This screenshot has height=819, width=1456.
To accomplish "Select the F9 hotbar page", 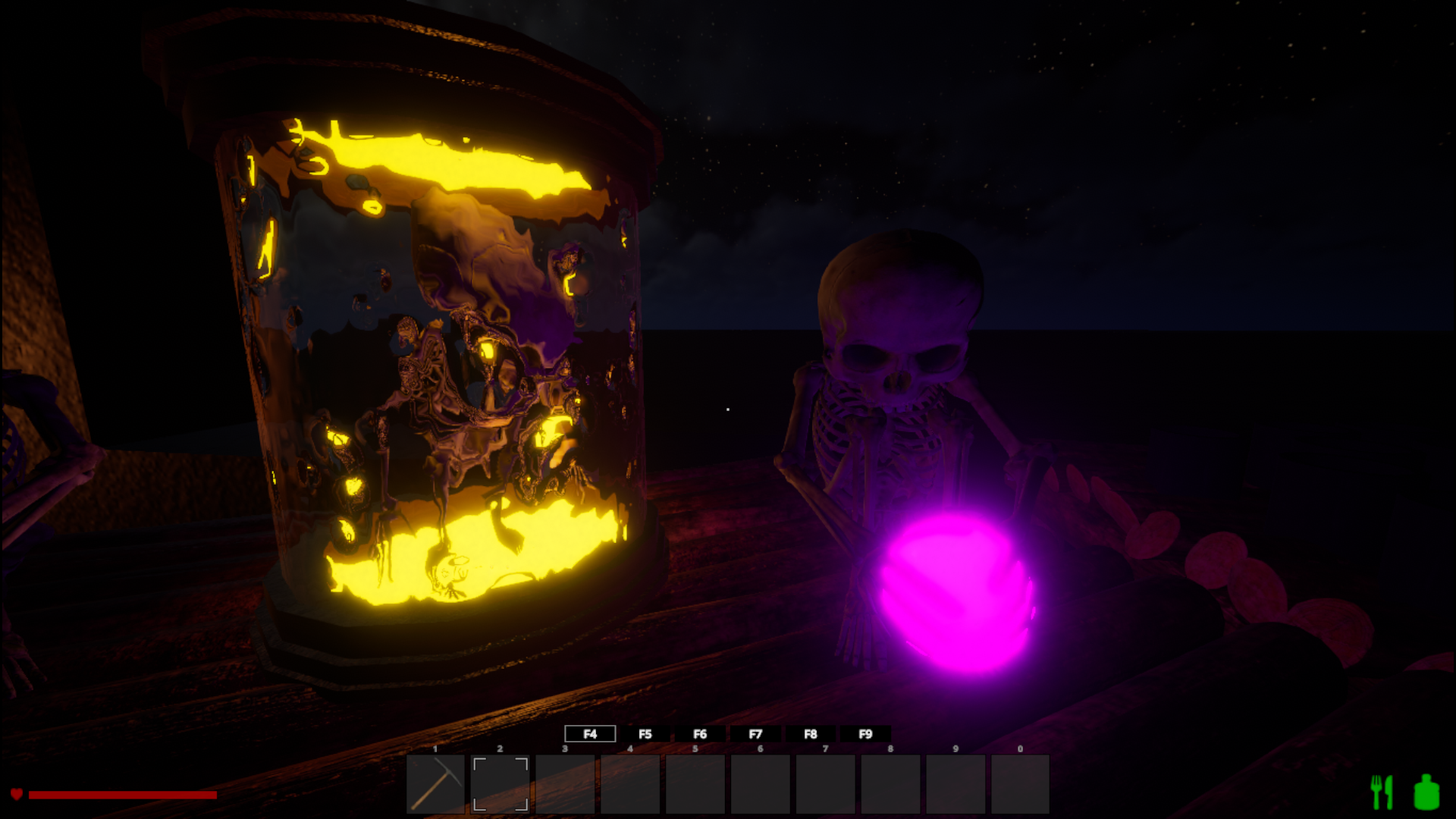I will pyautogui.click(x=865, y=734).
